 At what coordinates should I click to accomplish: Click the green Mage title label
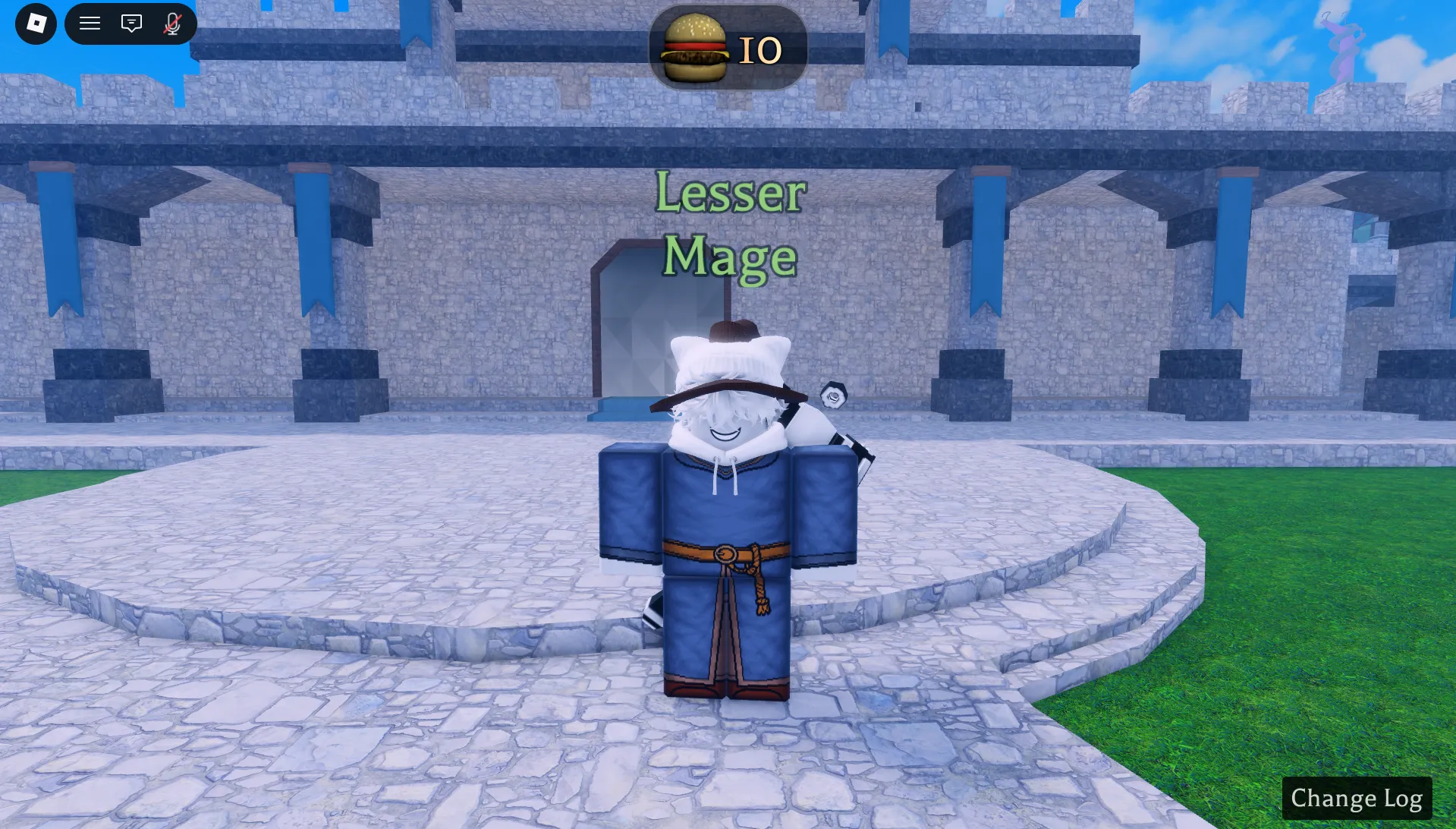(x=730, y=256)
